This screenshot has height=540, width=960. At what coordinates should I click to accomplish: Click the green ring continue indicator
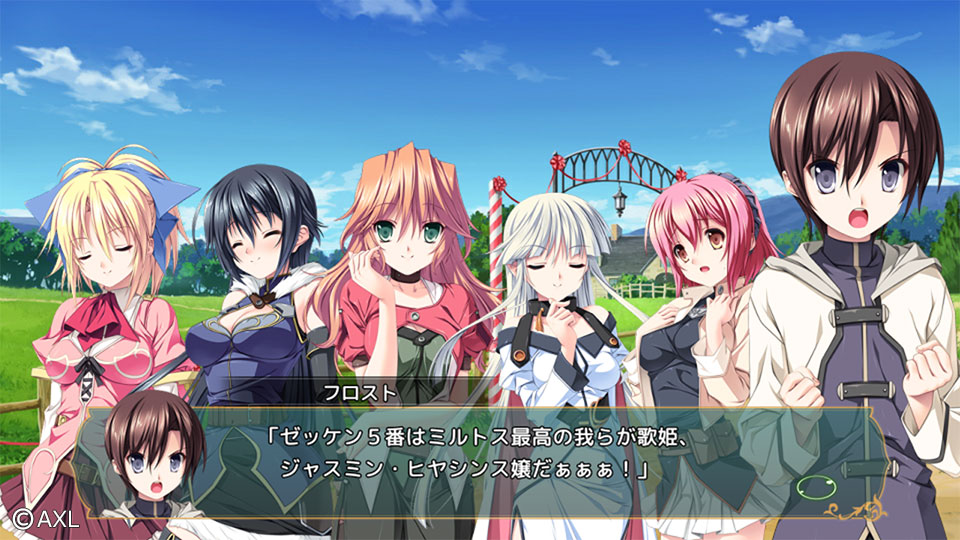tap(818, 489)
